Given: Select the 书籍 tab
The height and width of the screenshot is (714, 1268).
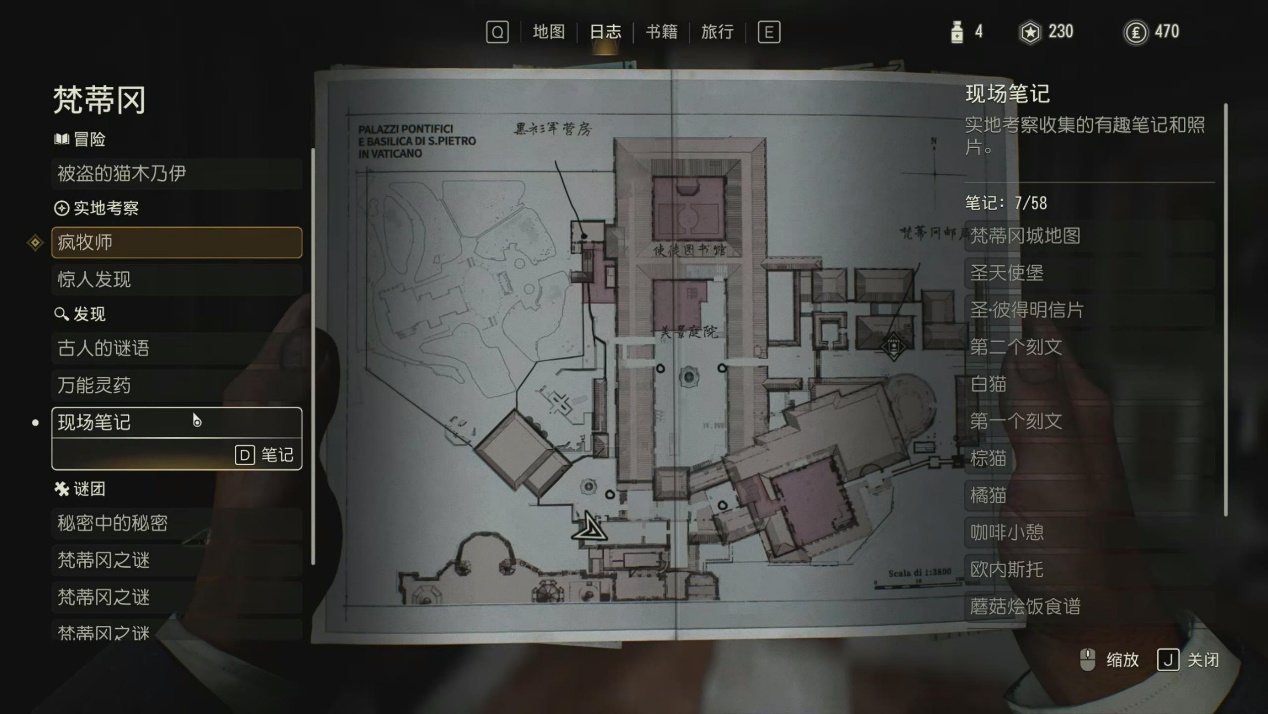Looking at the screenshot, I should [661, 32].
